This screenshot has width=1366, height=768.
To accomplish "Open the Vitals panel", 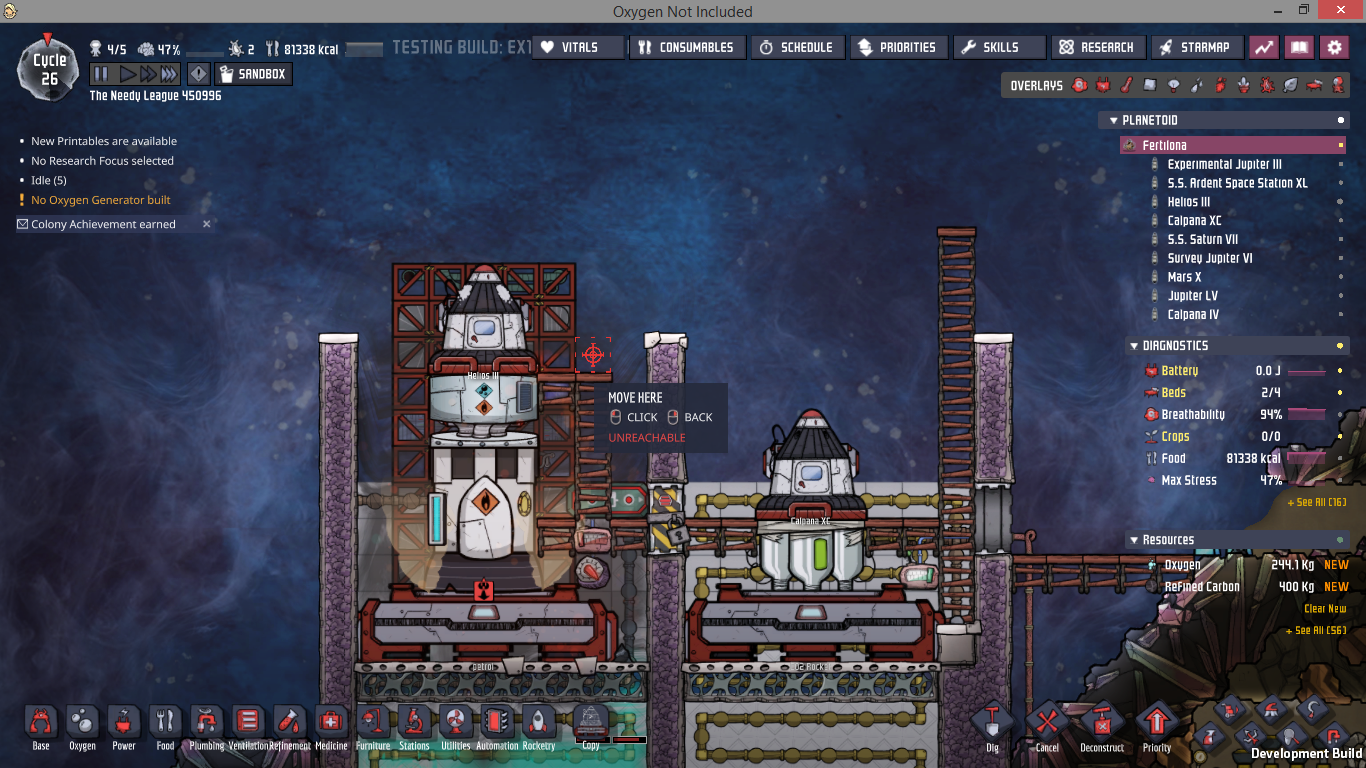I will pyautogui.click(x=578, y=47).
